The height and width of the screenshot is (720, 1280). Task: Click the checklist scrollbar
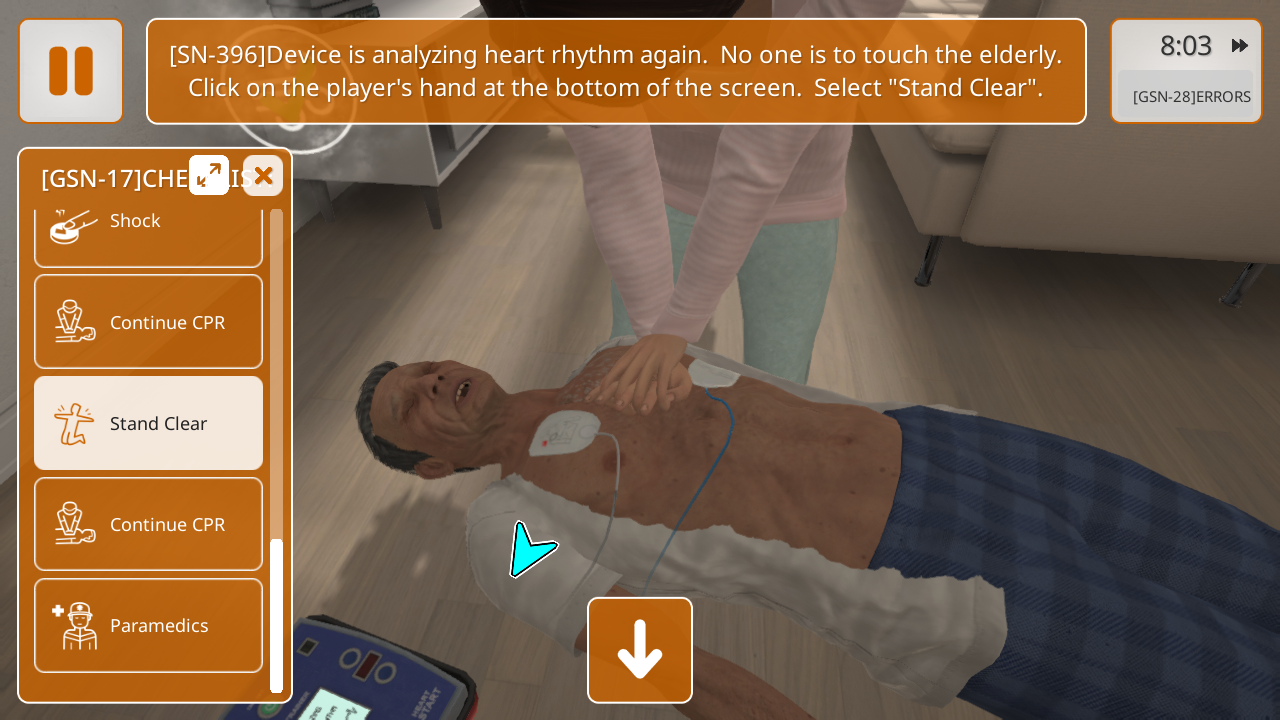pos(277,614)
